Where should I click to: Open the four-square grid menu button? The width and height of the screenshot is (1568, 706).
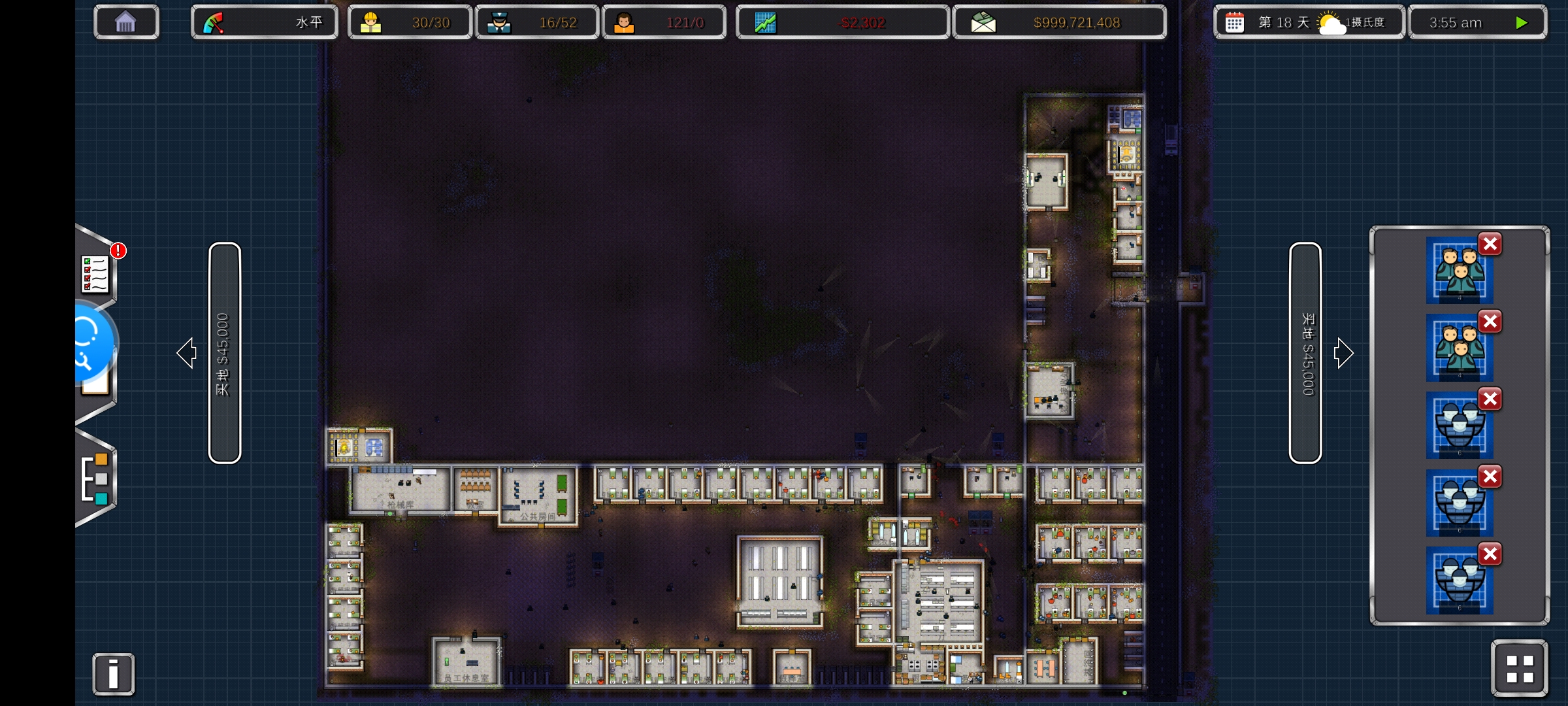click(x=1519, y=669)
